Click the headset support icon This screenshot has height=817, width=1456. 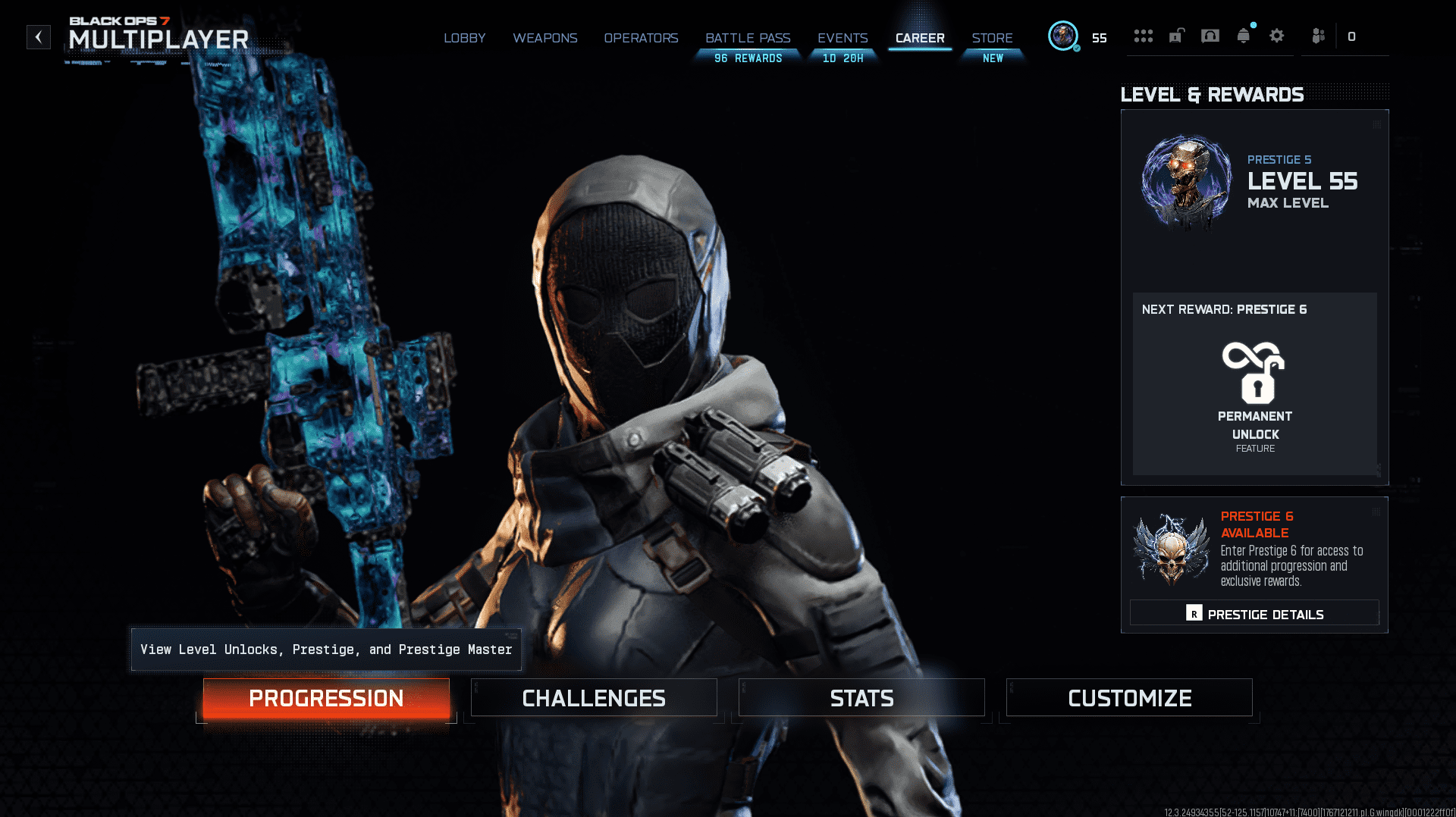tap(1208, 35)
